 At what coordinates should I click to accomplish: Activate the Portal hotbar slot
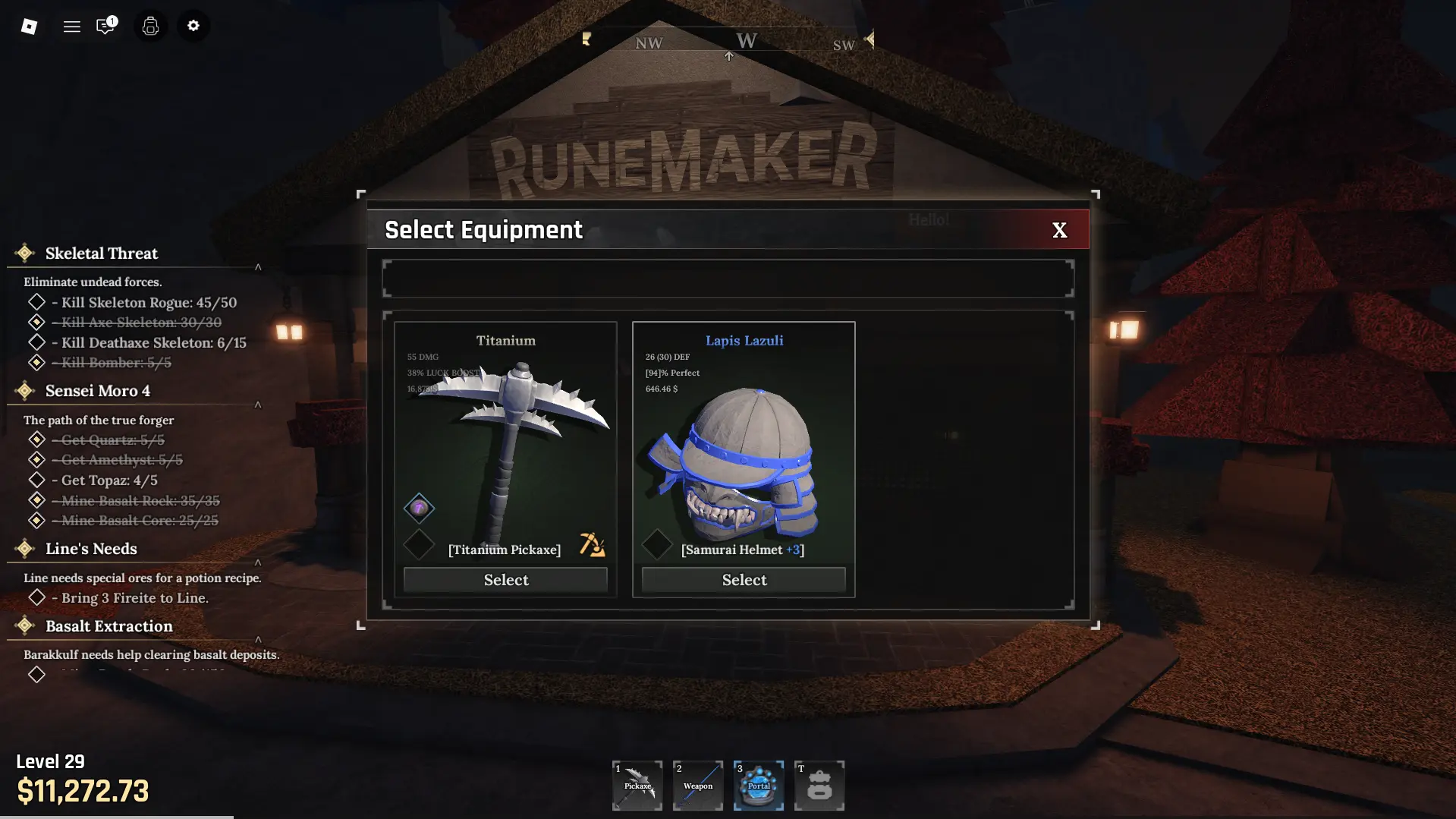(x=759, y=786)
